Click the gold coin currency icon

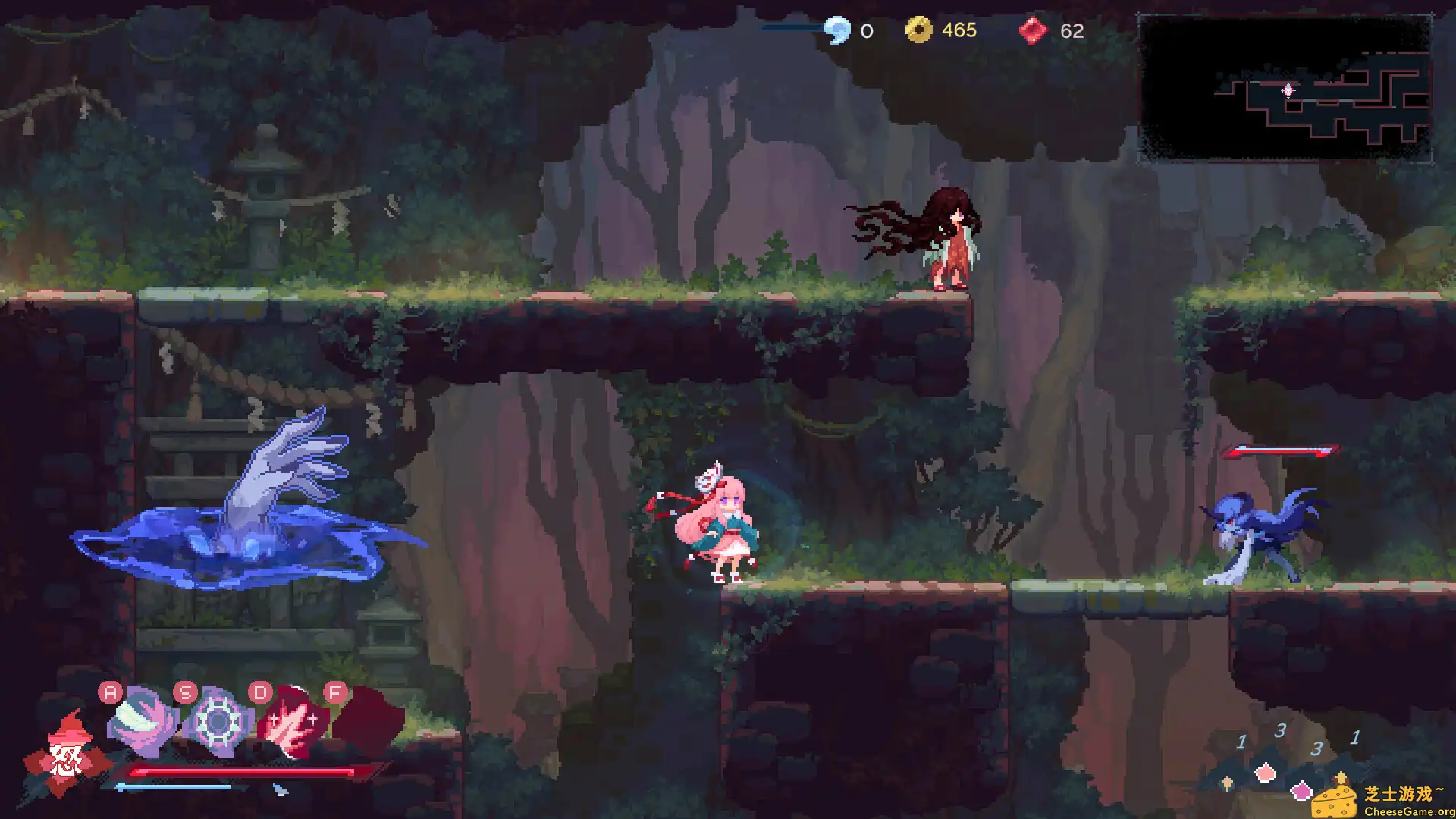[919, 30]
